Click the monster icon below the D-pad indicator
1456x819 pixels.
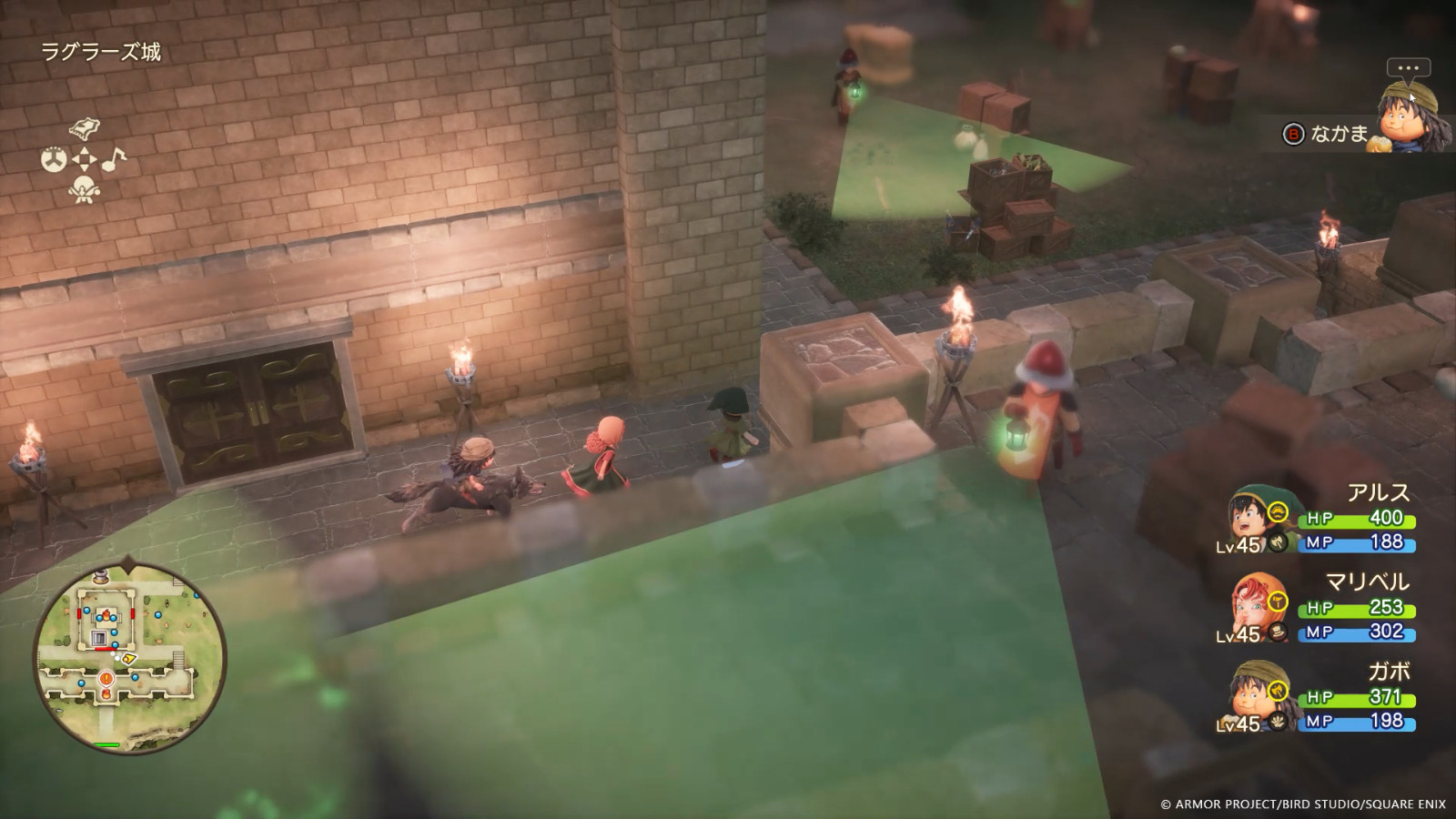(84, 189)
